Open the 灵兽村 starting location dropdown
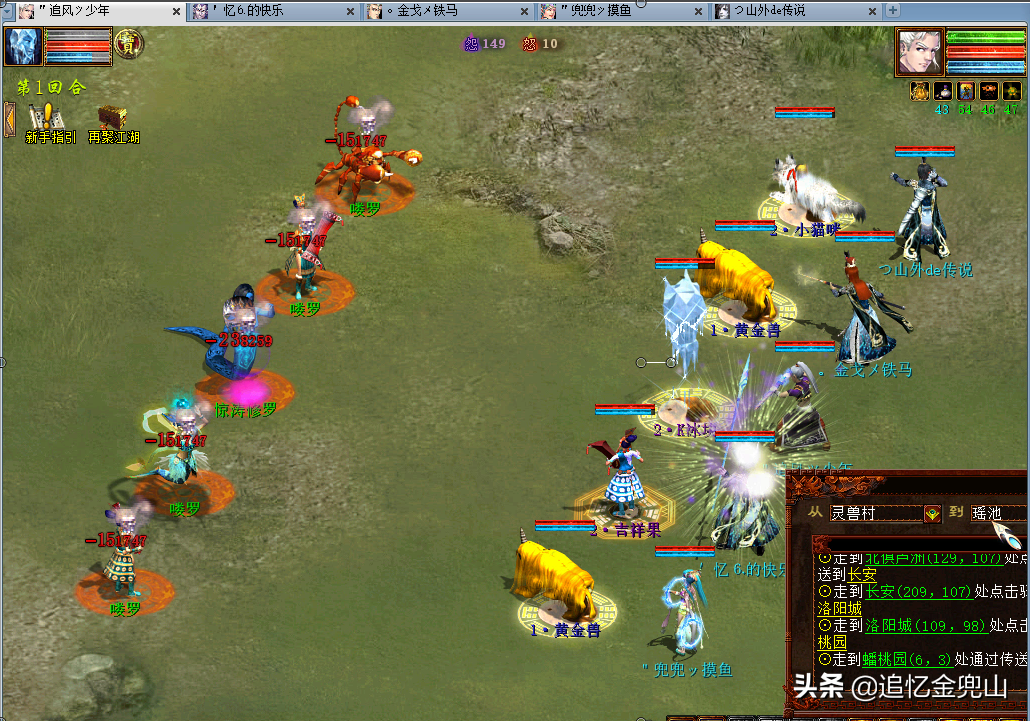 [x=931, y=513]
